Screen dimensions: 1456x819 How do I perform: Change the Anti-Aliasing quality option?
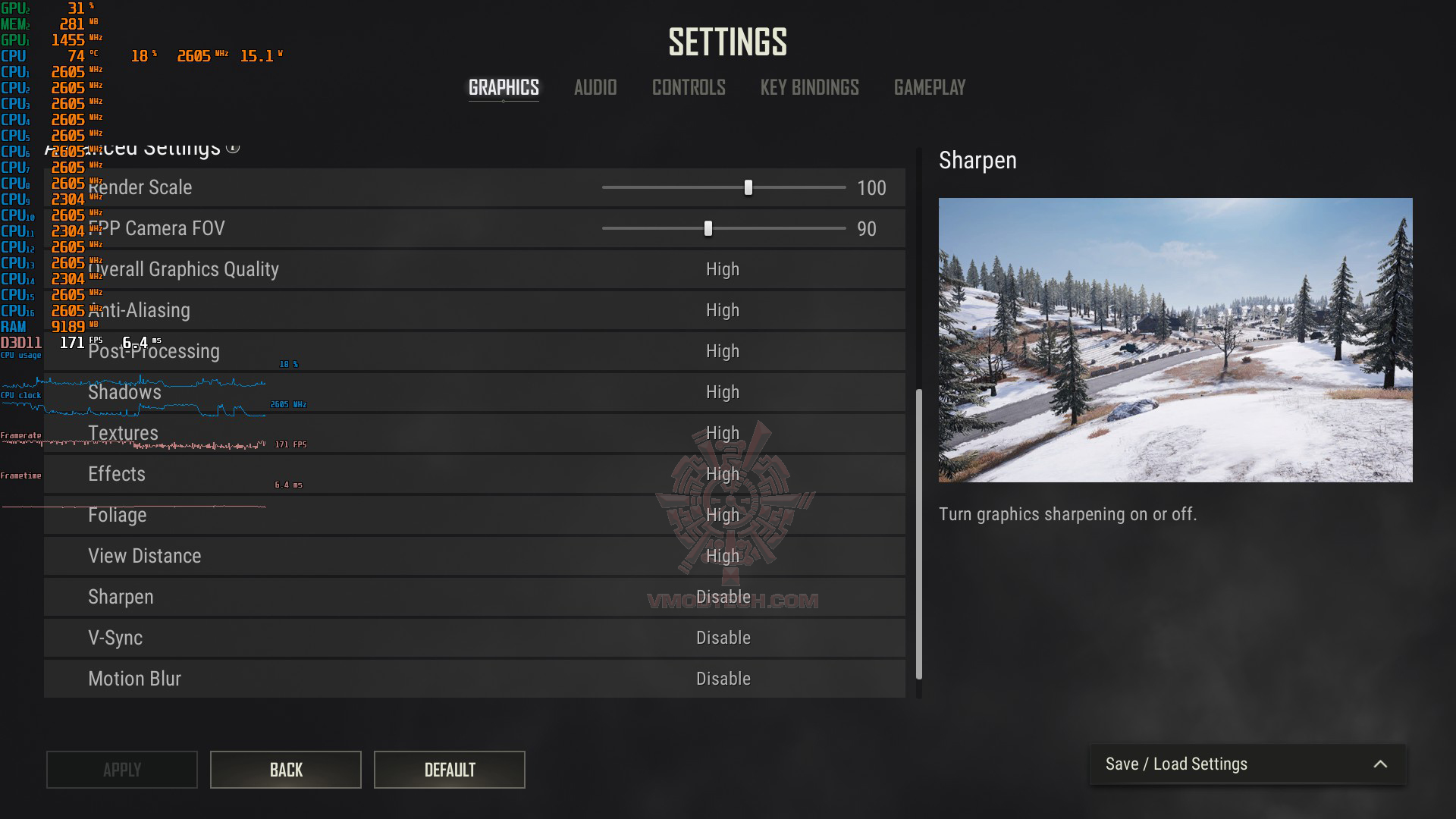722,310
